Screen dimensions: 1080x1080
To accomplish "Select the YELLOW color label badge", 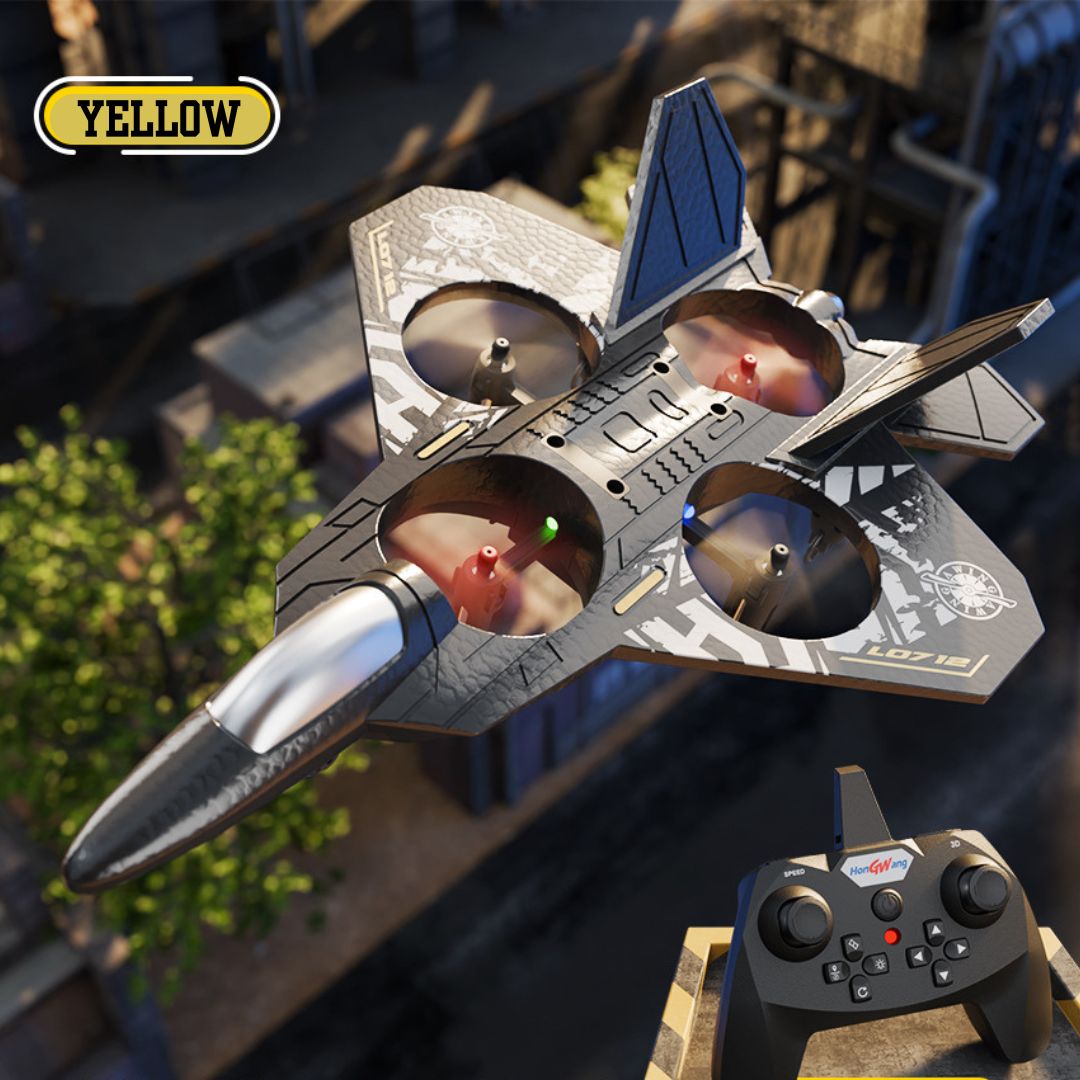I will [x=157, y=117].
